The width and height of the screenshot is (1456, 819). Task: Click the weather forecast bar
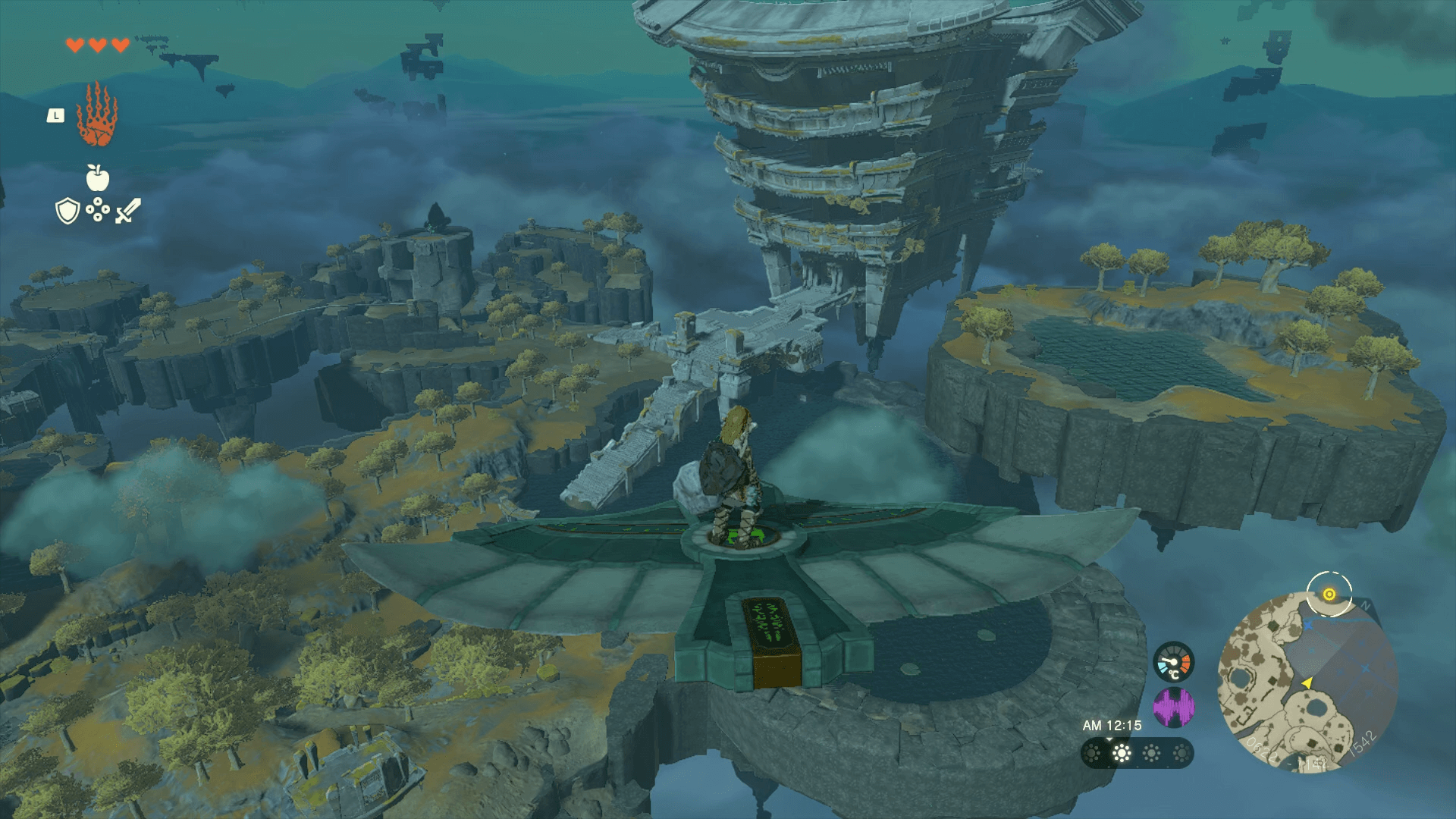[1136, 753]
